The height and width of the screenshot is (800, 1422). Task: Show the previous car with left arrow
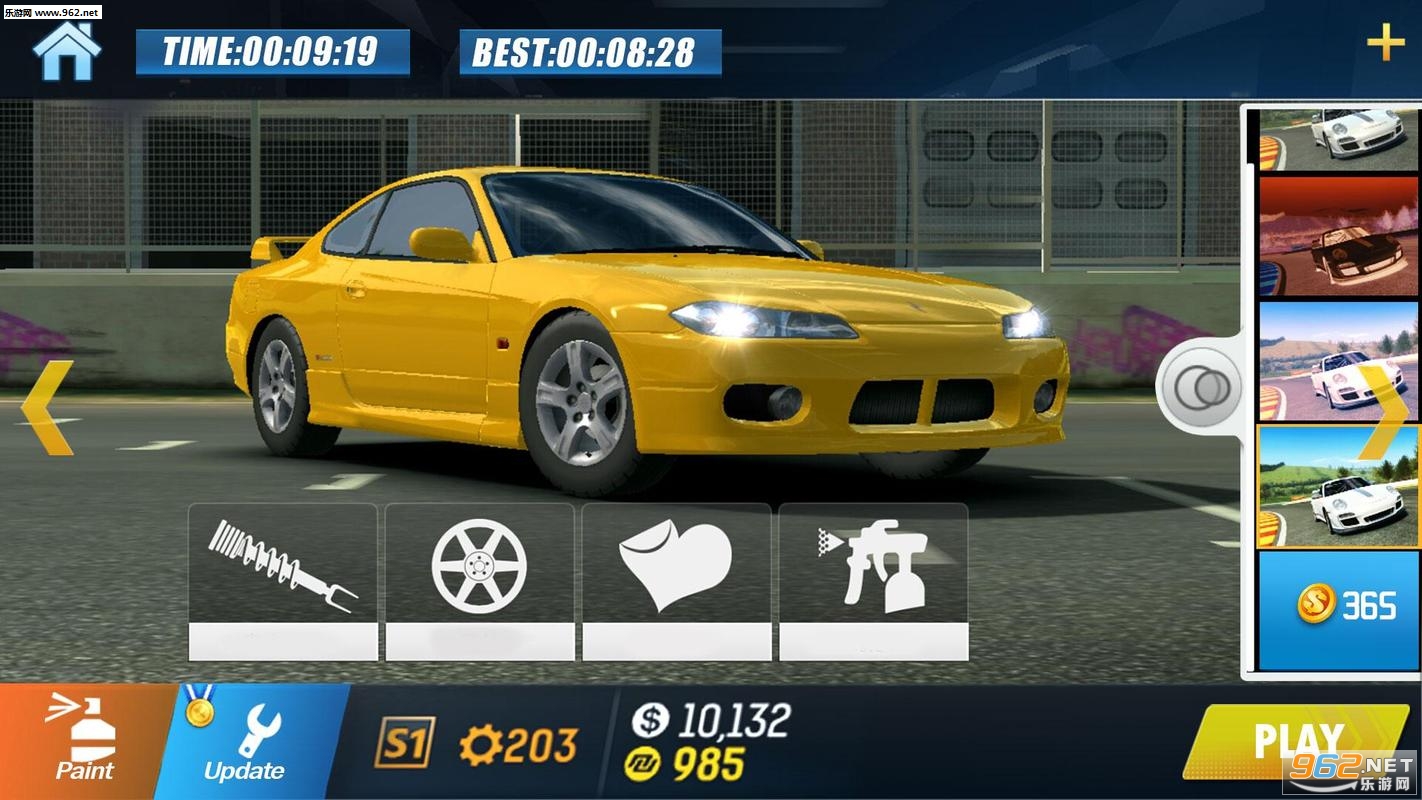click(47, 407)
